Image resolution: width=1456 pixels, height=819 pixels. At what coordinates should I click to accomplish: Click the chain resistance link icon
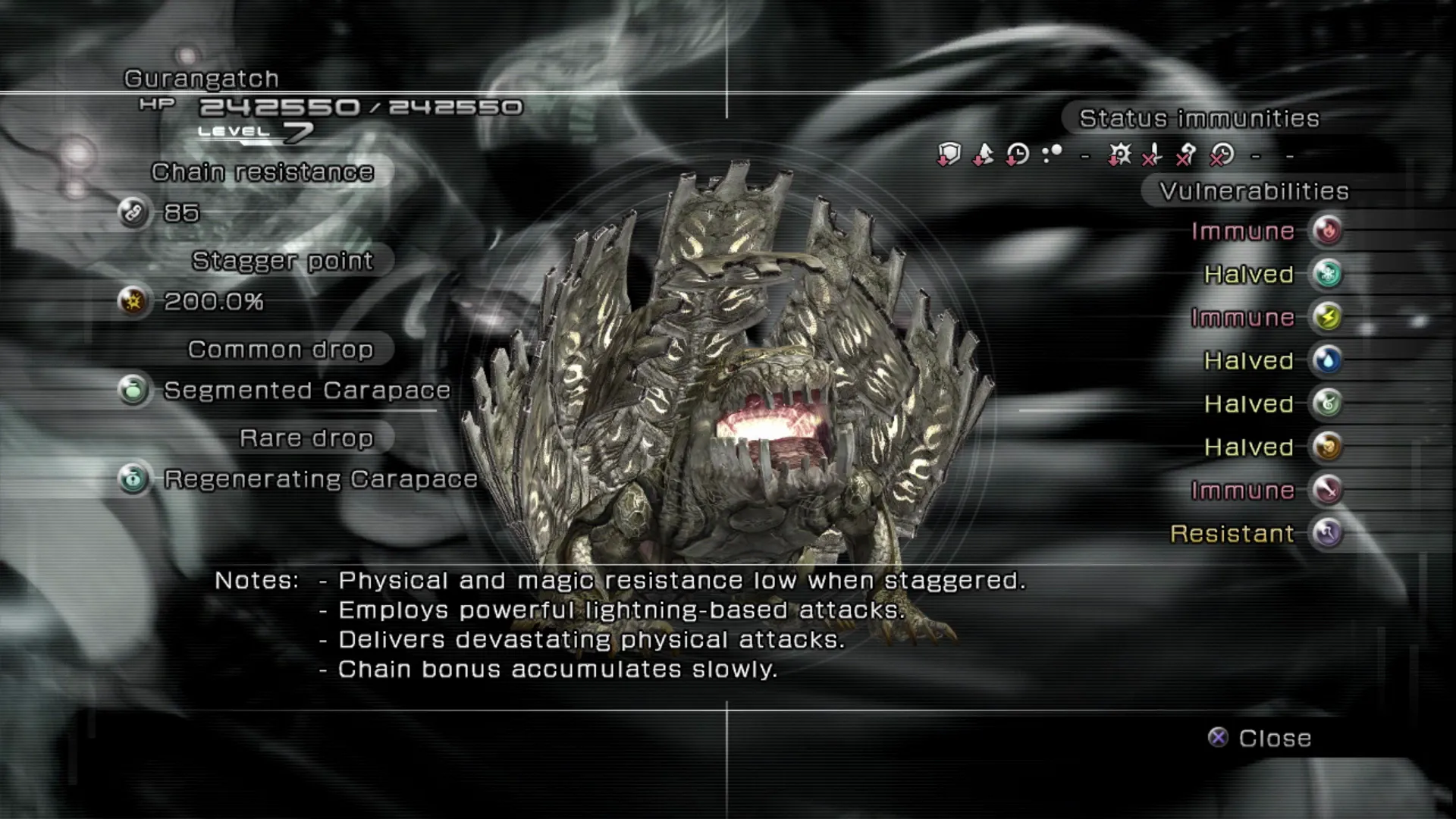[133, 213]
